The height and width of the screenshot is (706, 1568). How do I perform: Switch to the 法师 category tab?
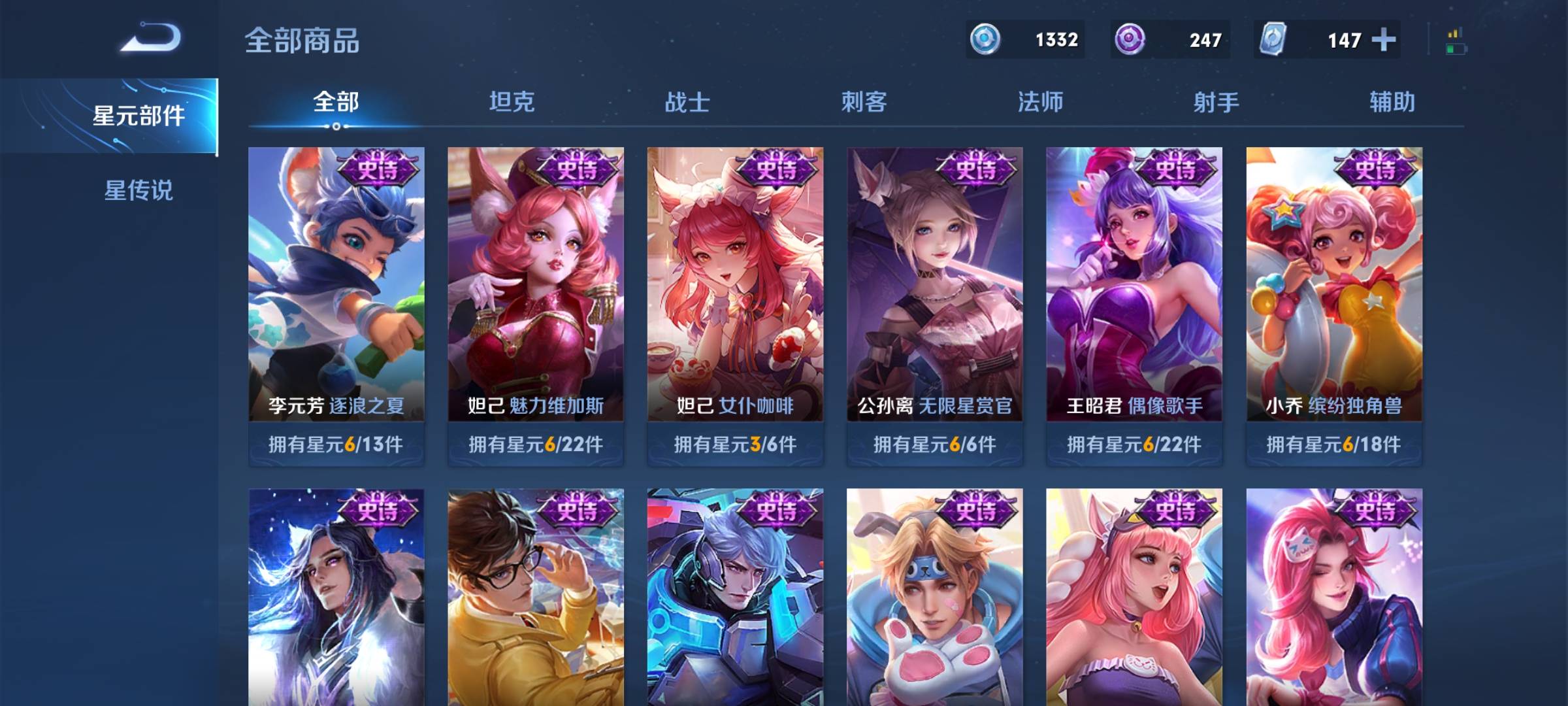coord(1041,102)
